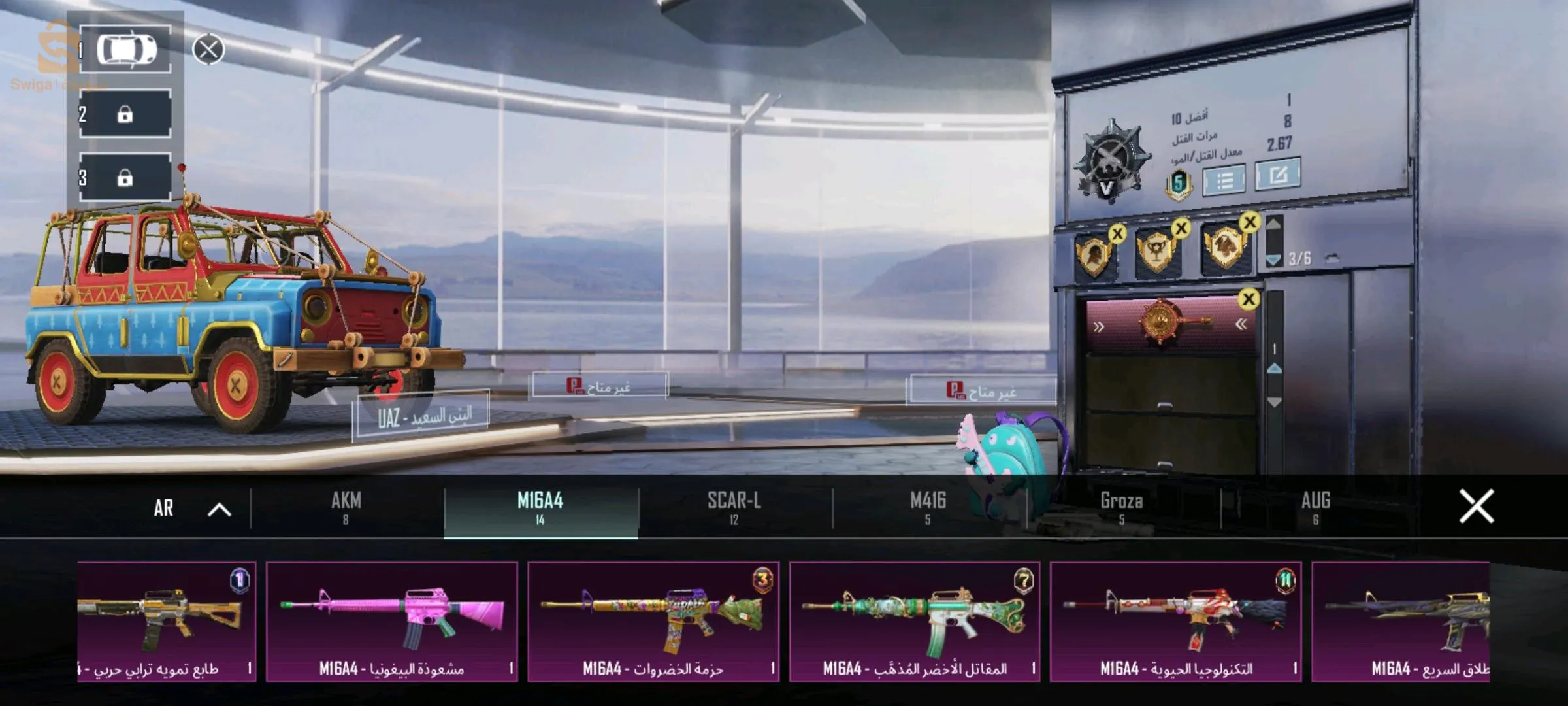Click the UAZ vehicle name label
The height and width of the screenshot is (706, 1568).
pyautogui.click(x=422, y=416)
